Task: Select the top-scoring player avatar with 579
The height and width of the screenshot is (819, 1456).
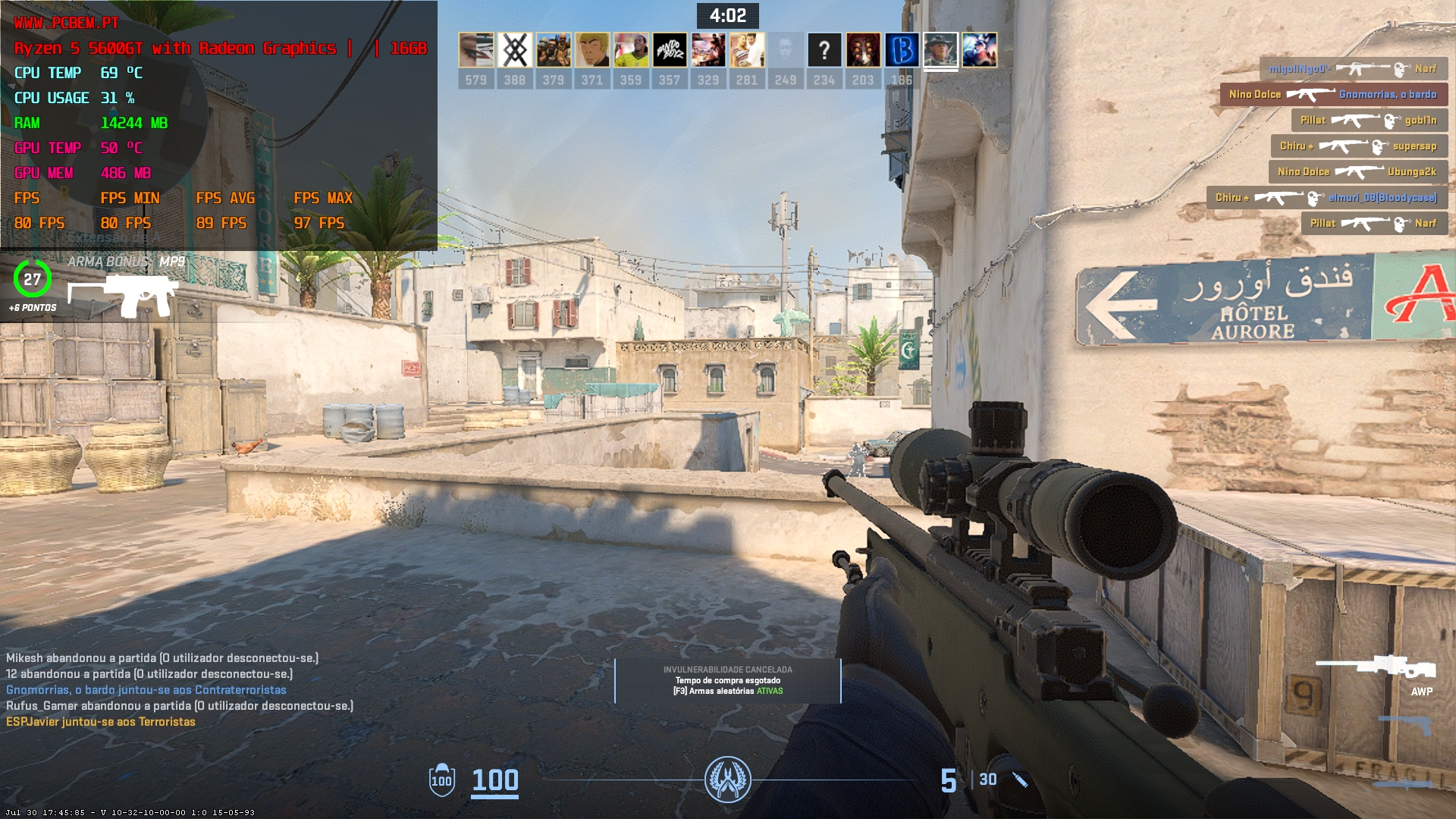Action: click(x=476, y=51)
